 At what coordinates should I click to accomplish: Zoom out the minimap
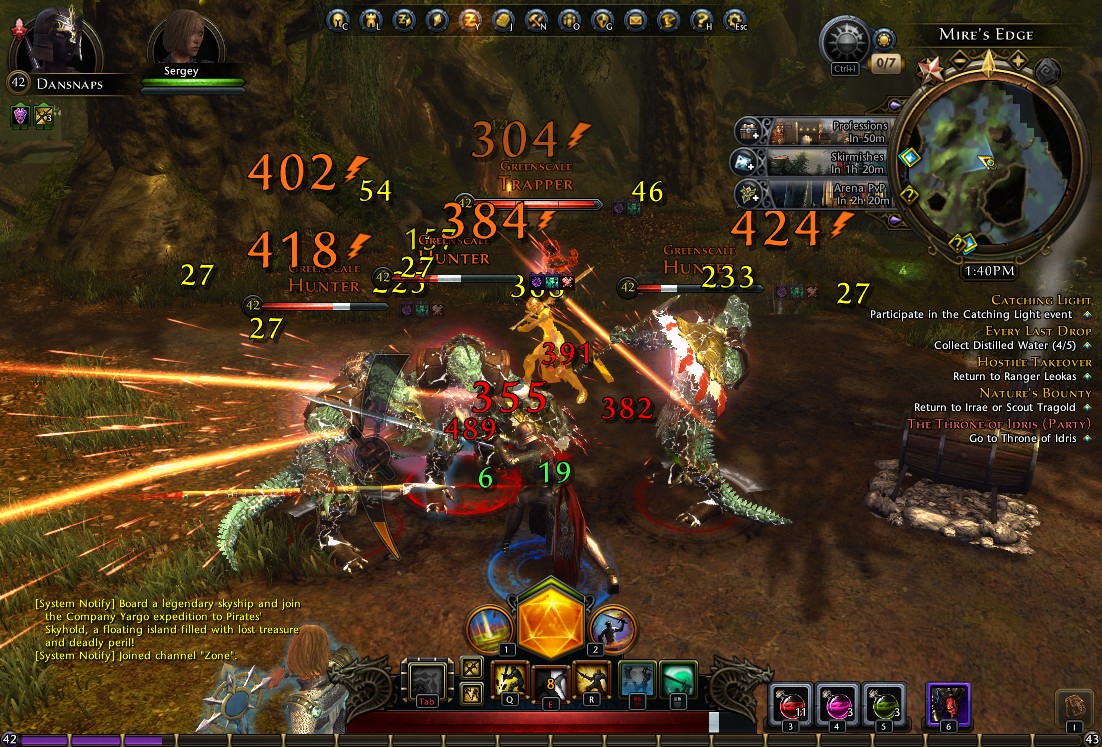[958, 61]
